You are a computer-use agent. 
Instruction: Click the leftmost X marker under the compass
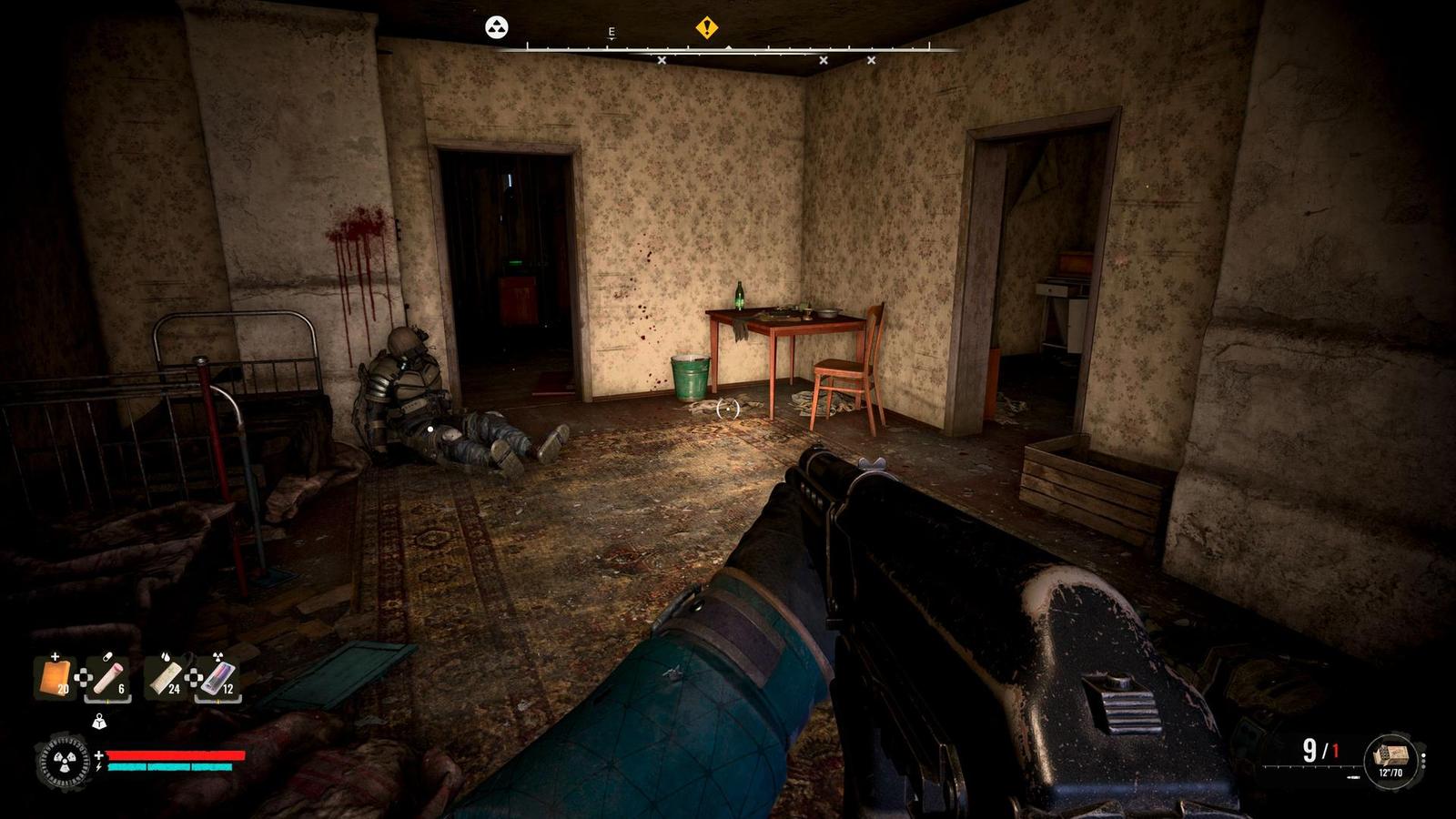[662, 59]
